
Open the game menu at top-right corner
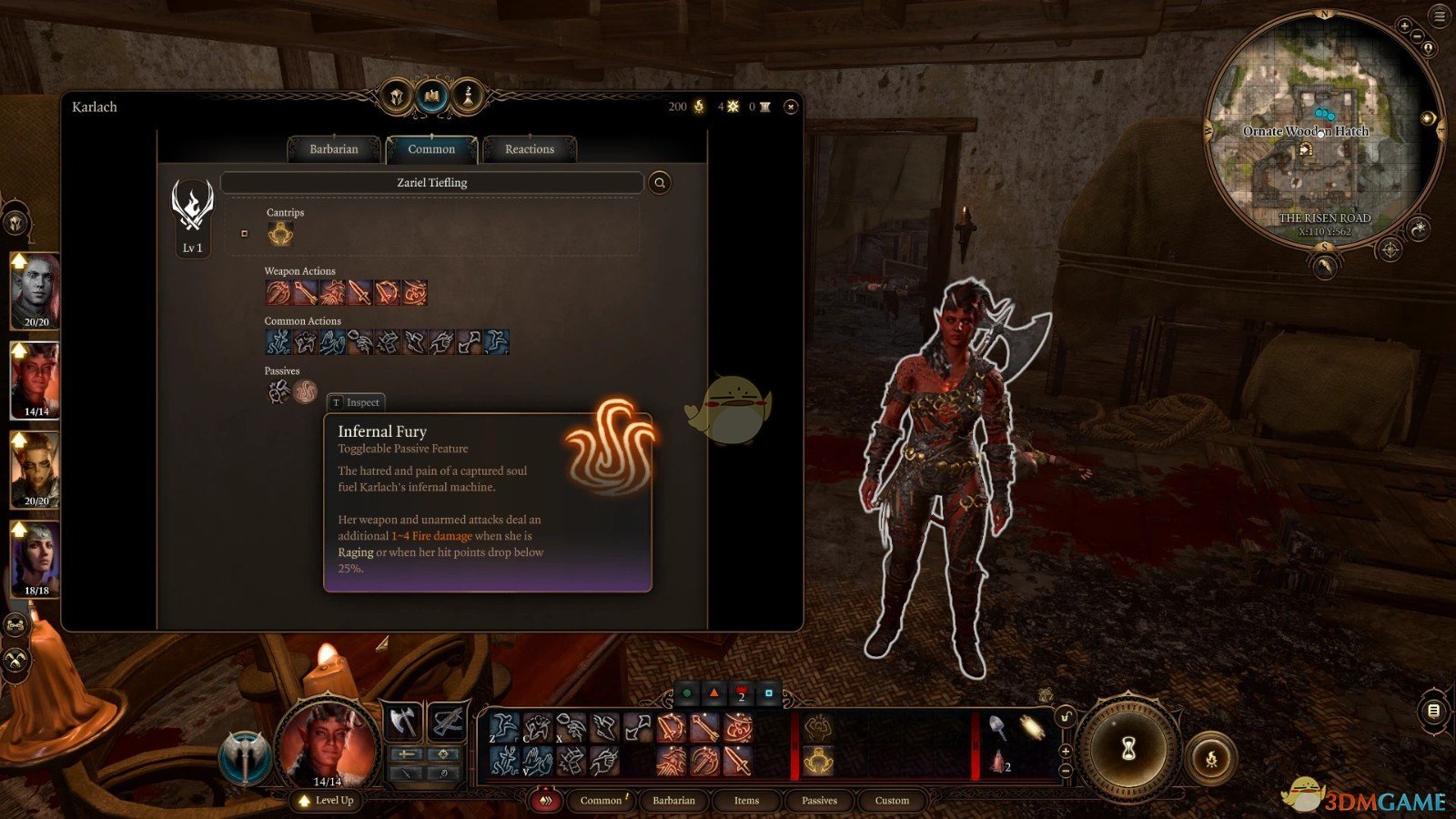coord(1440,15)
